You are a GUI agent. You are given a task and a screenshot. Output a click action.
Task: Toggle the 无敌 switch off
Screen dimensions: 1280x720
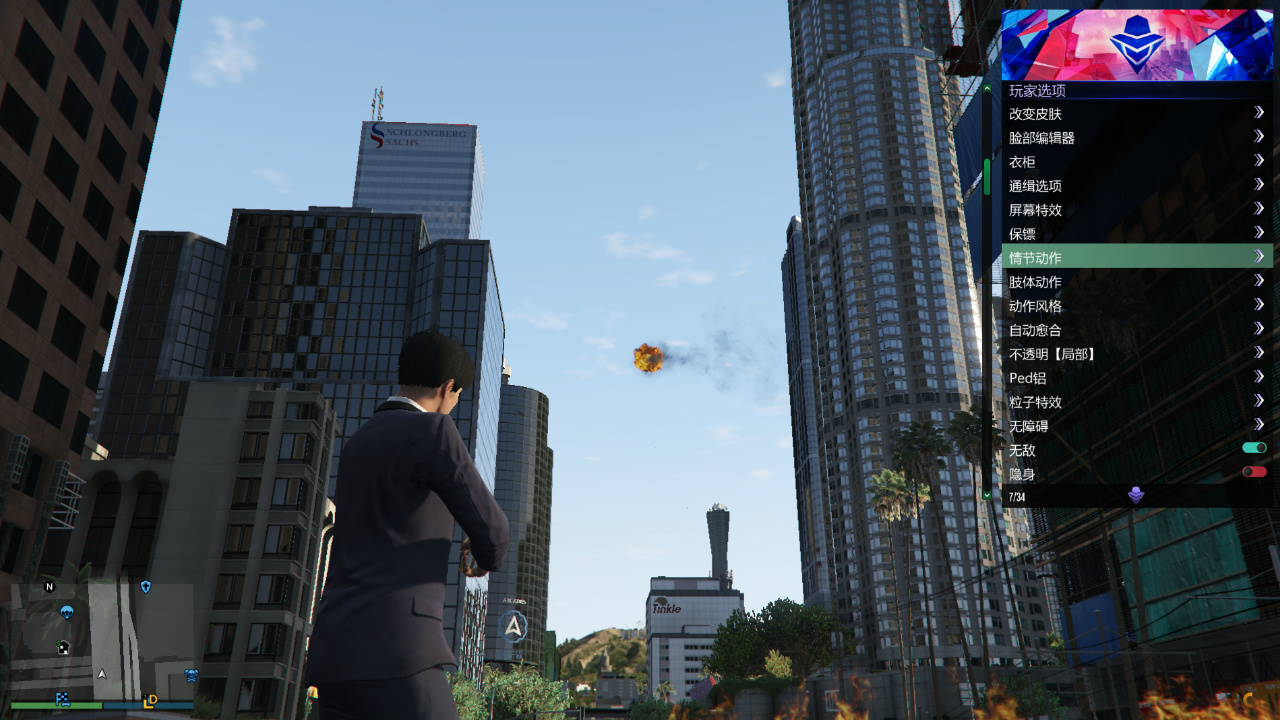pos(1254,449)
